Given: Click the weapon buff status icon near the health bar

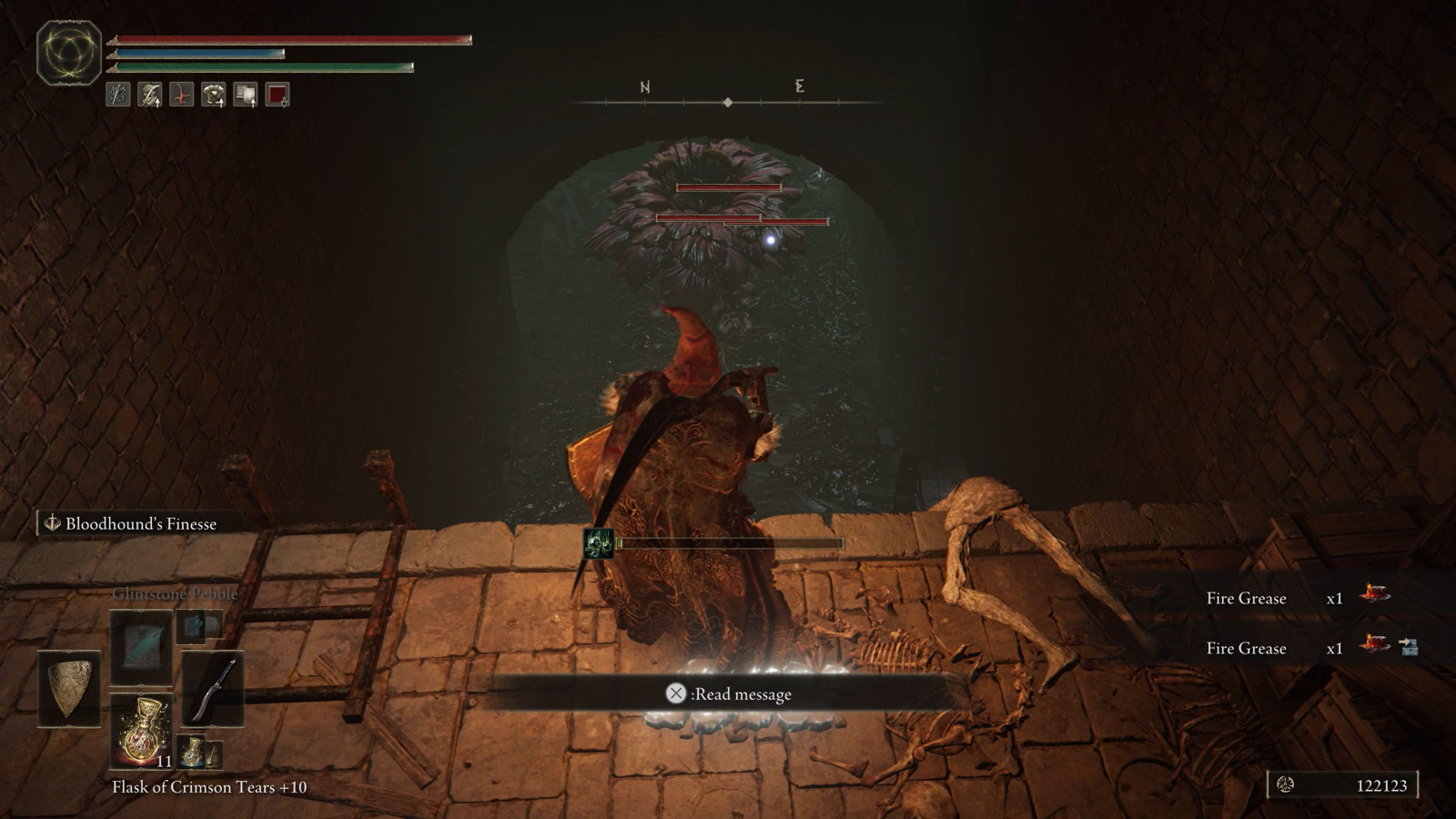Looking at the screenshot, I should (x=116, y=93).
